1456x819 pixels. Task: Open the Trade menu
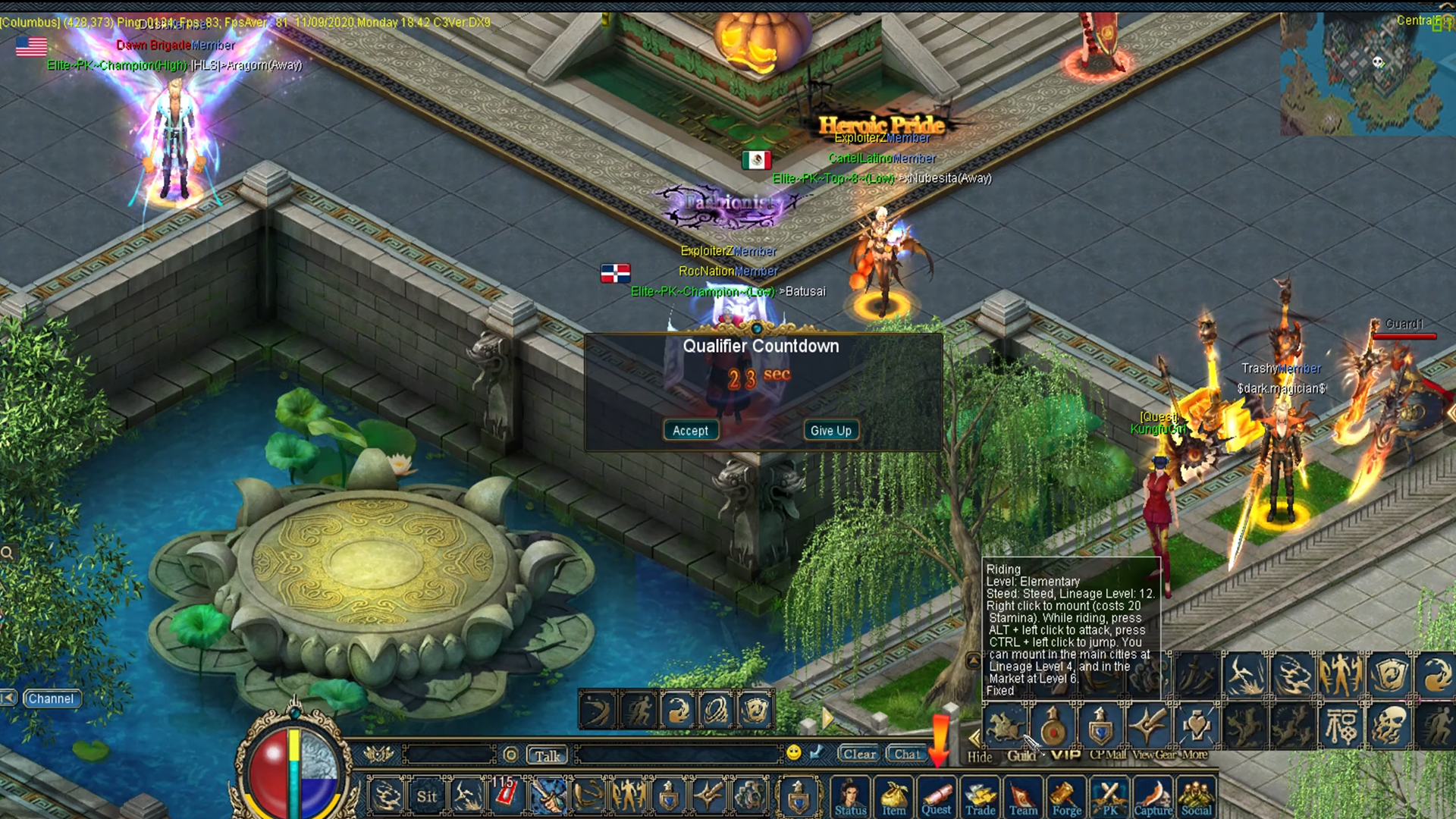(x=980, y=799)
